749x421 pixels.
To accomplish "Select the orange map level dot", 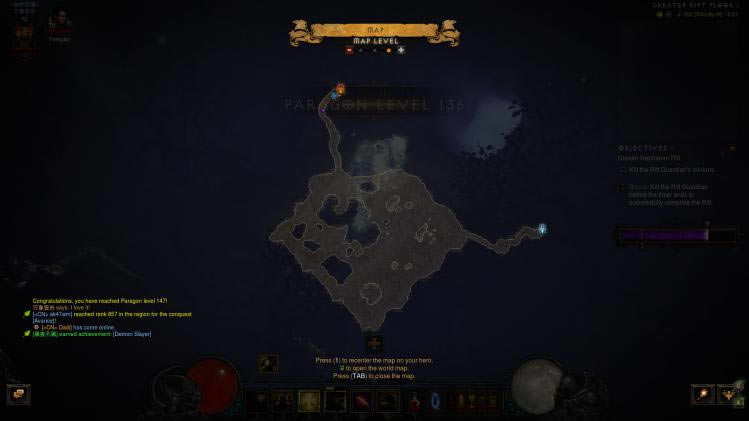I will 388,50.
